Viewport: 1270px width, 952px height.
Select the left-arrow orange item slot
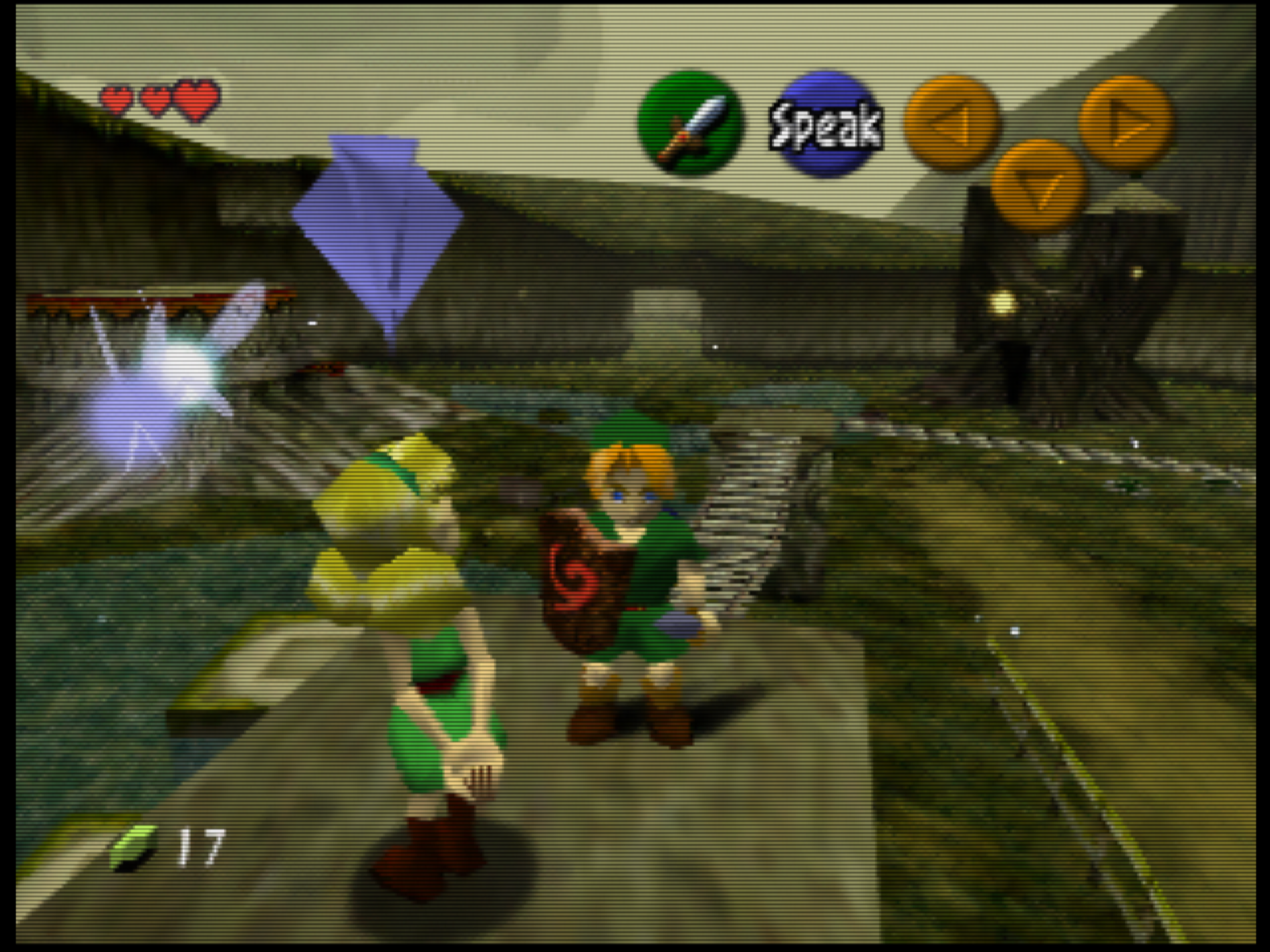pos(952,124)
